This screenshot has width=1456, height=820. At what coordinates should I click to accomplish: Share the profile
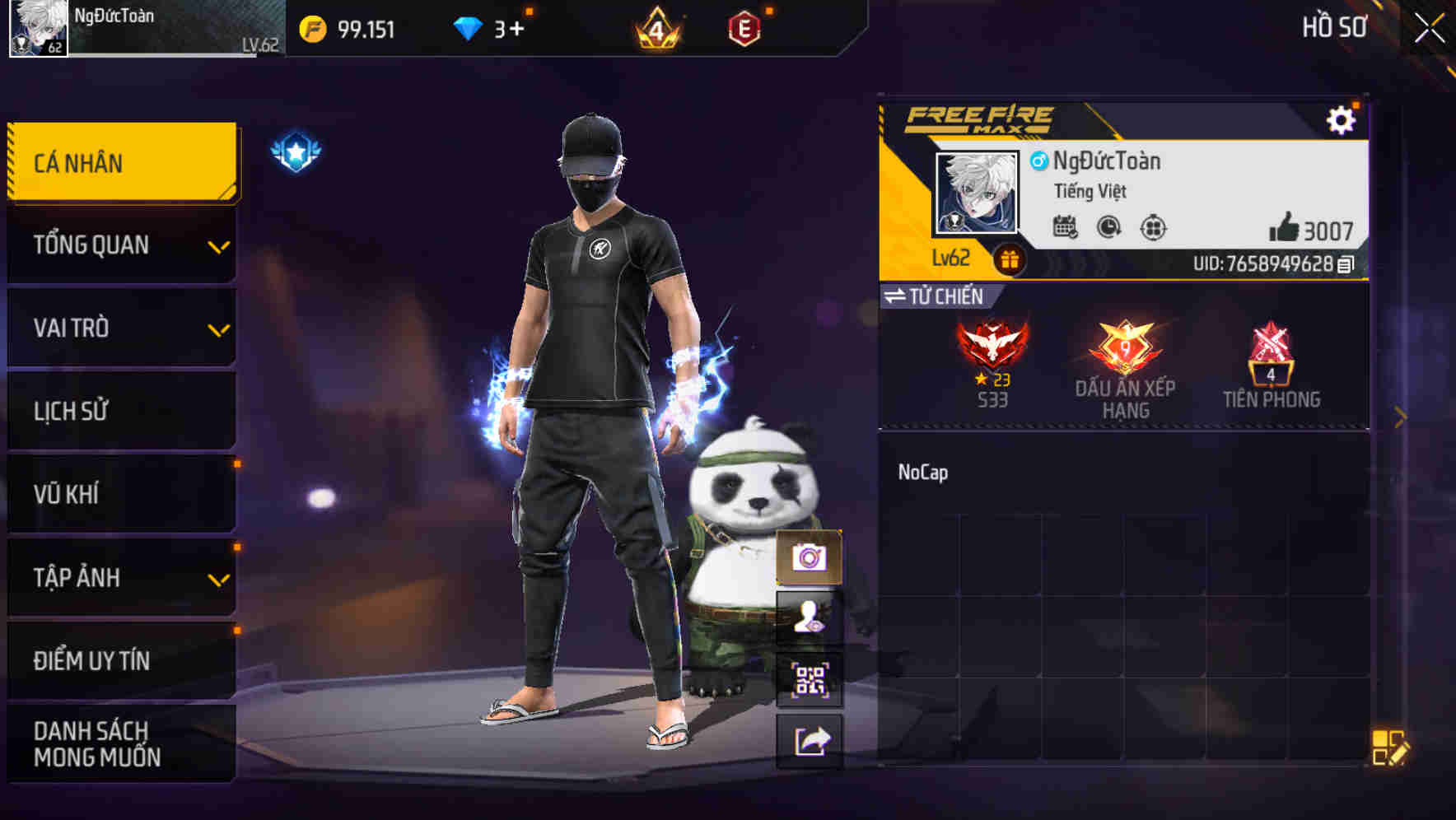coord(810,740)
